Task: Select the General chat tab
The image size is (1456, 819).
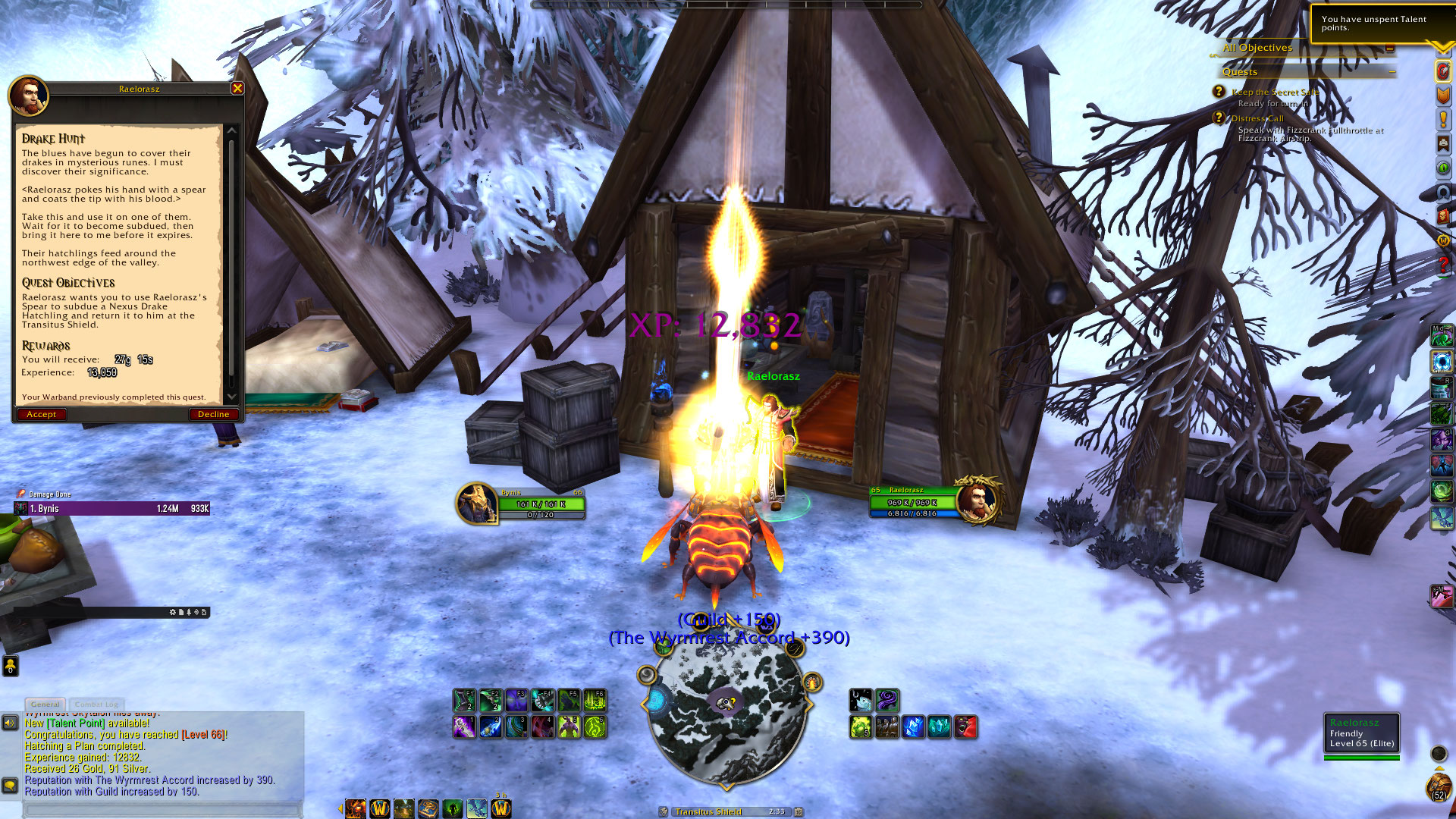Action: [45, 704]
